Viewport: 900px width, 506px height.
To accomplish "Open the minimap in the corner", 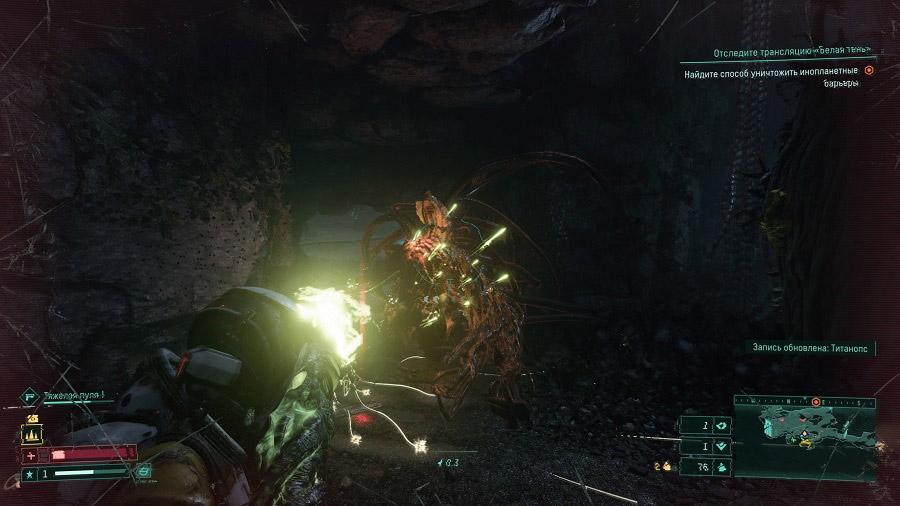I will [x=806, y=437].
